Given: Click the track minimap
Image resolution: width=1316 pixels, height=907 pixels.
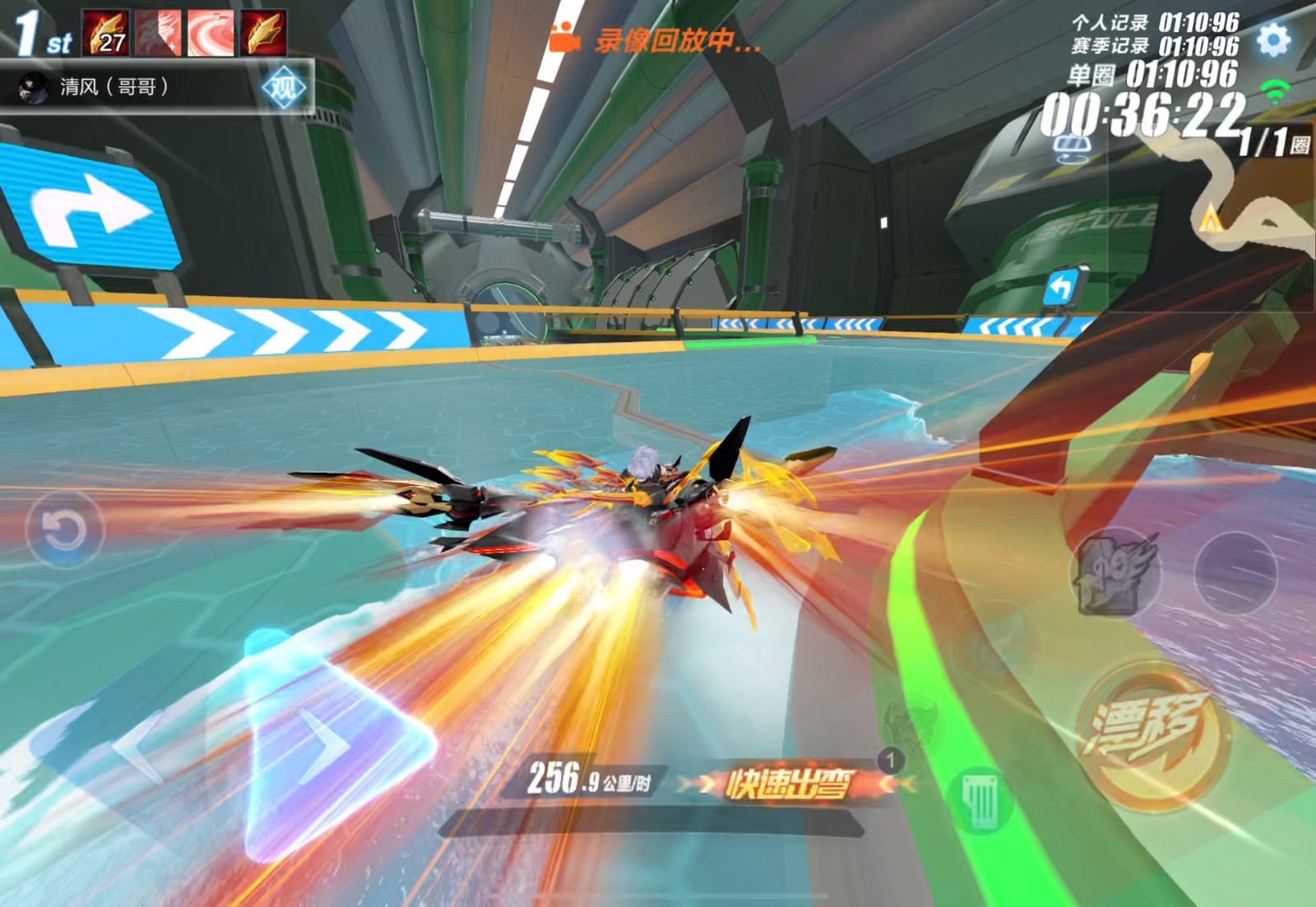Looking at the screenshot, I should [x=1234, y=197].
